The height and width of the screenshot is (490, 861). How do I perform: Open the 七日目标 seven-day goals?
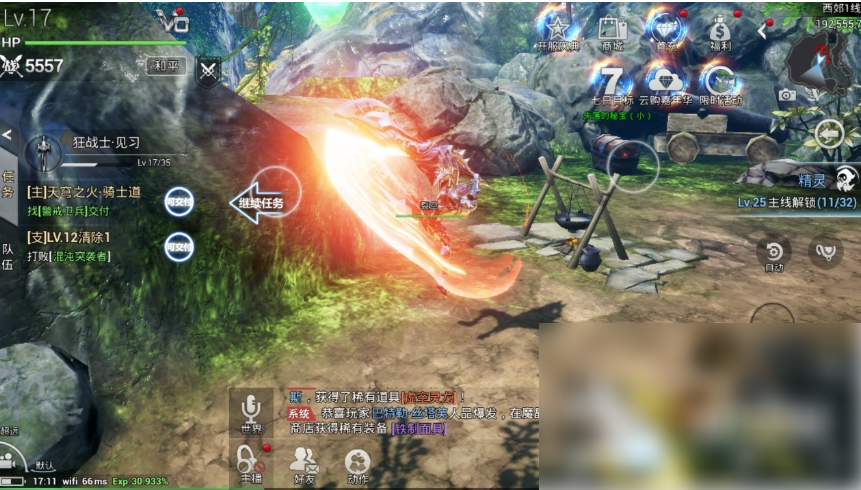point(610,84)
